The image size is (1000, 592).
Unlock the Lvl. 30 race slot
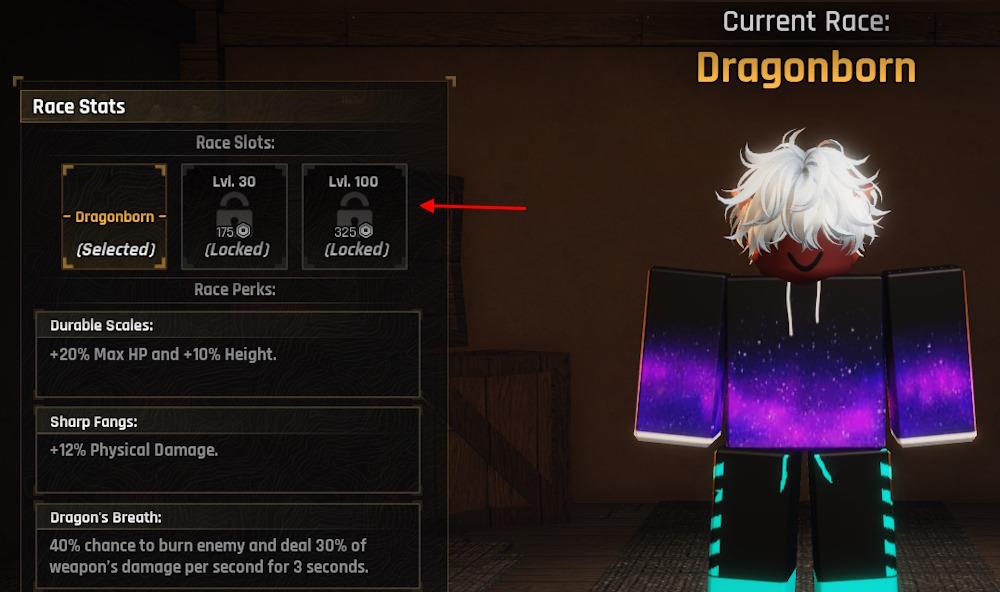(x=235, y=217)
